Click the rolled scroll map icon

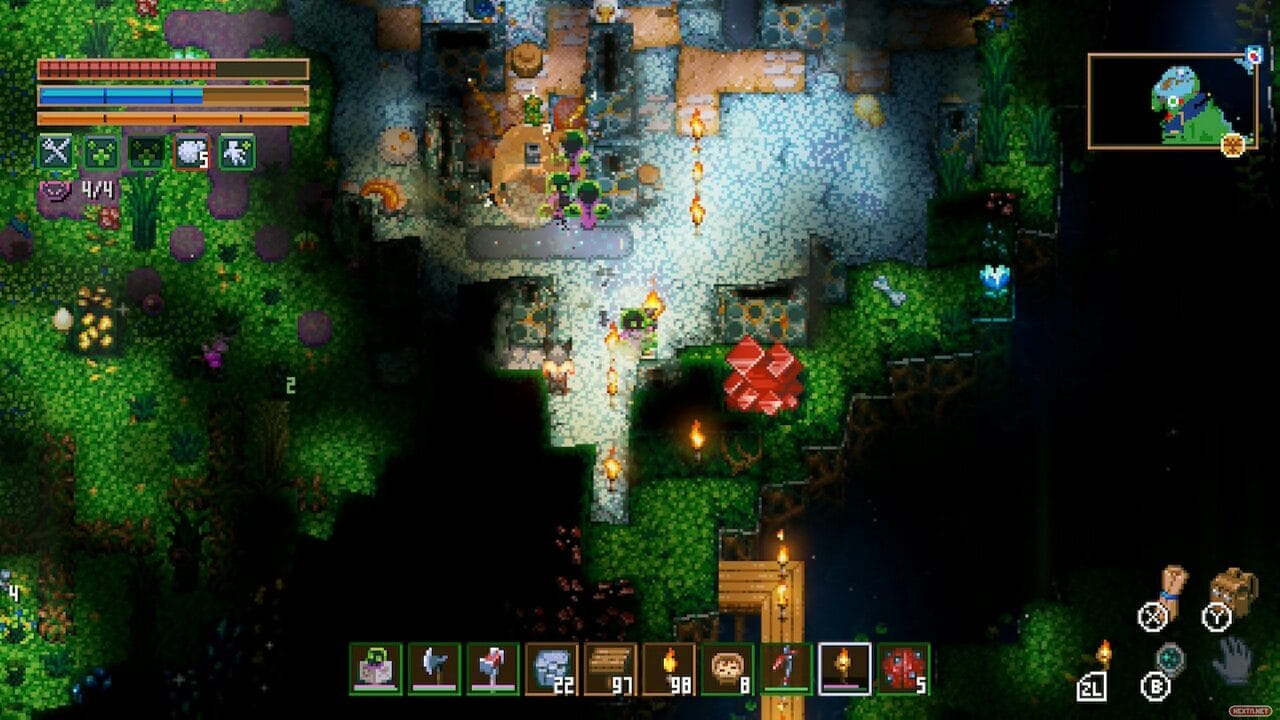click(x=1171, y=588)
